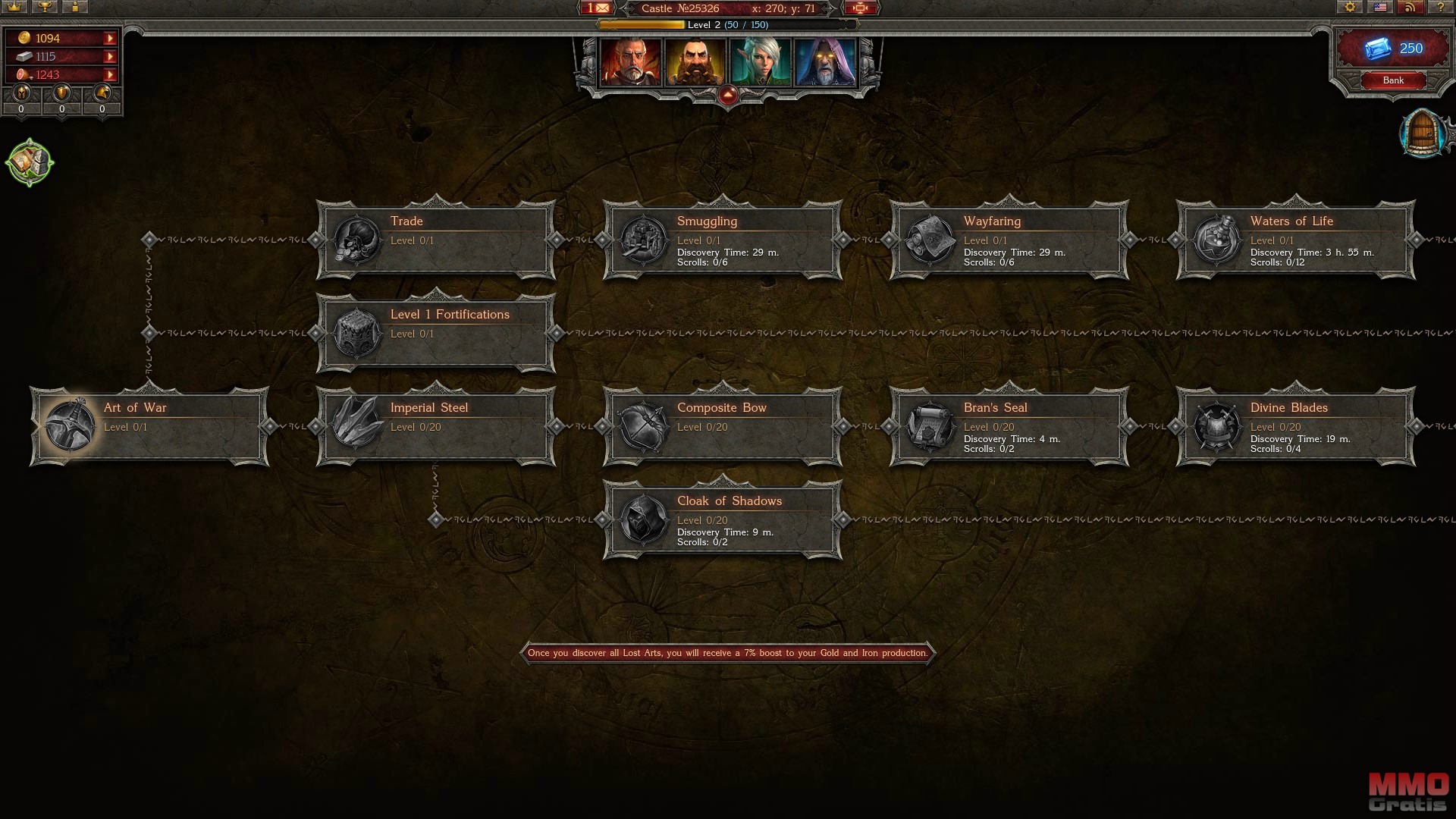Choose the Cloak of Shadows lost art
1456x819 pixels.
[722, 519]
